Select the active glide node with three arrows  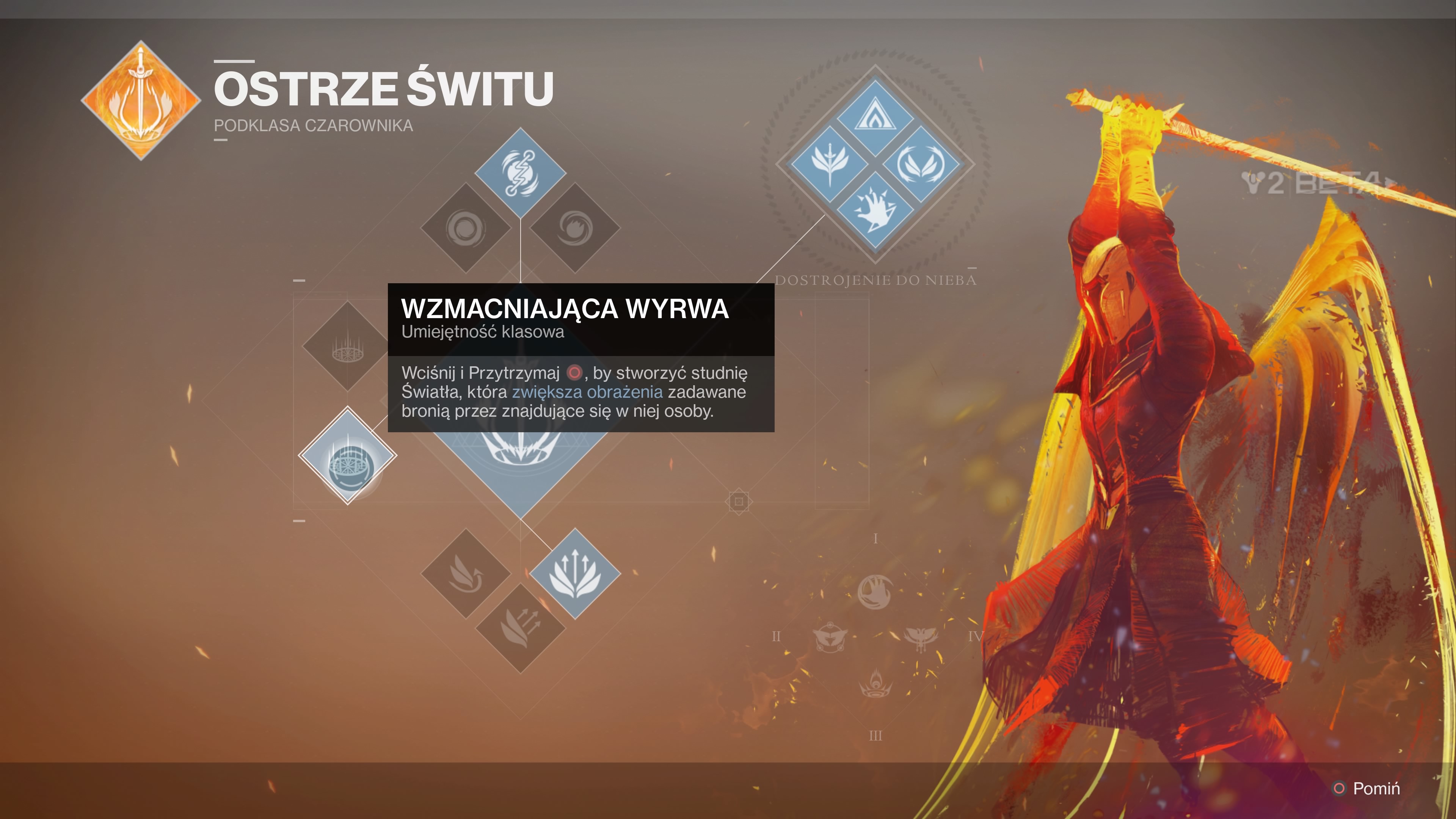[575, 573]
